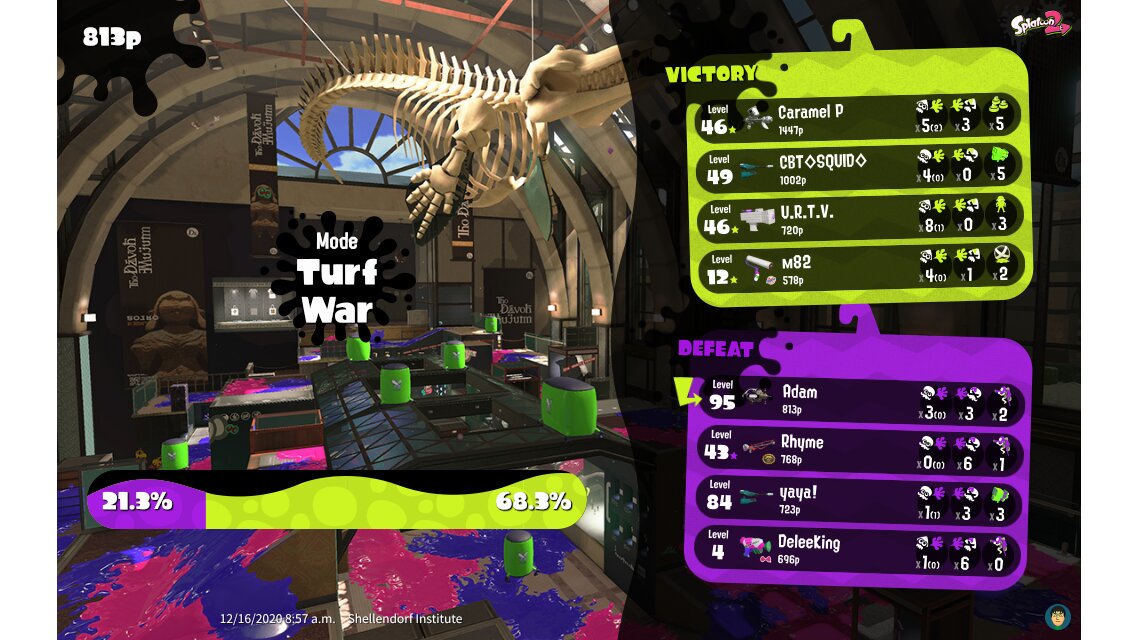Viewport: 1138px width, 640px height.
Task: Click the user avatar icon
Action: pyautogui.click(x=1057, y=616)
